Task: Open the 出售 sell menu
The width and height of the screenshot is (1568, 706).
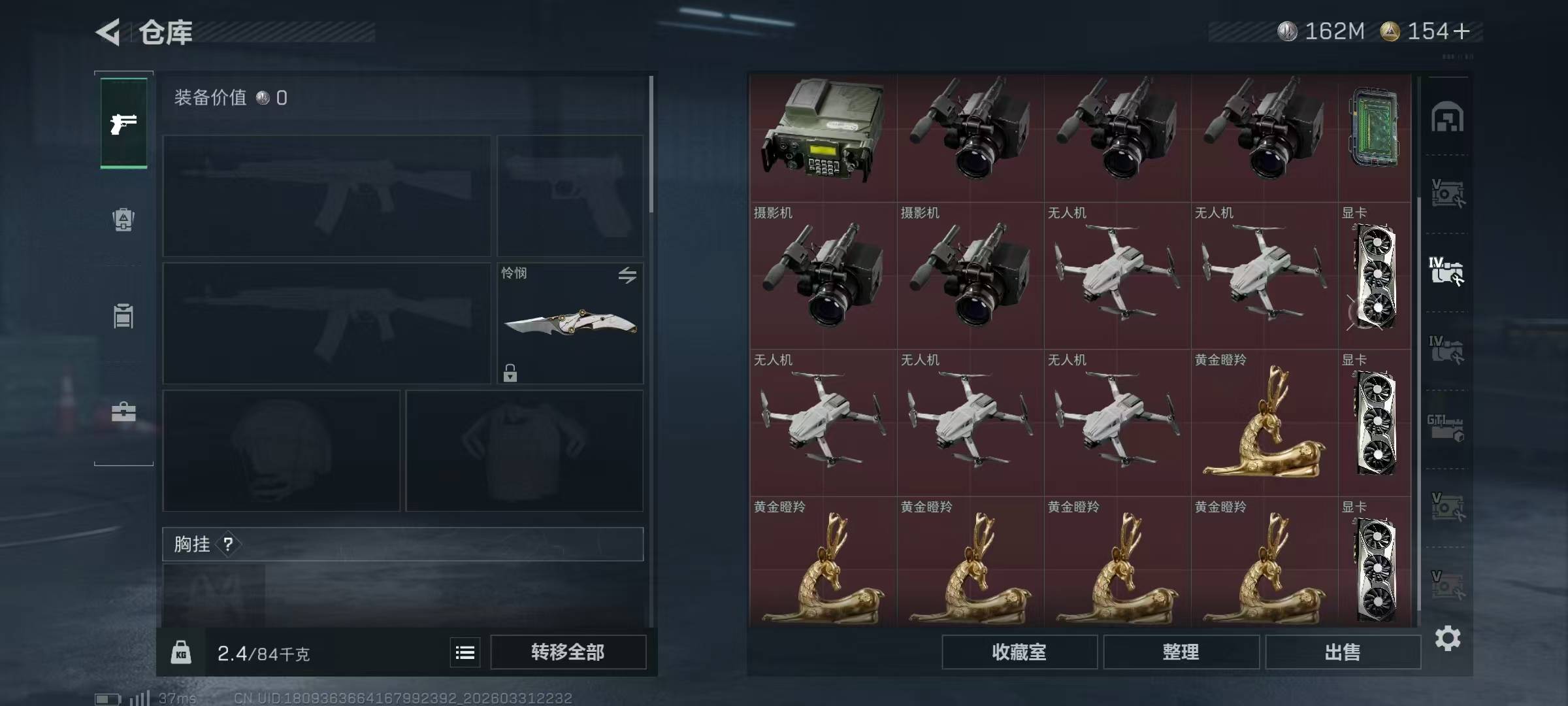Action: tap(1343, 652)
